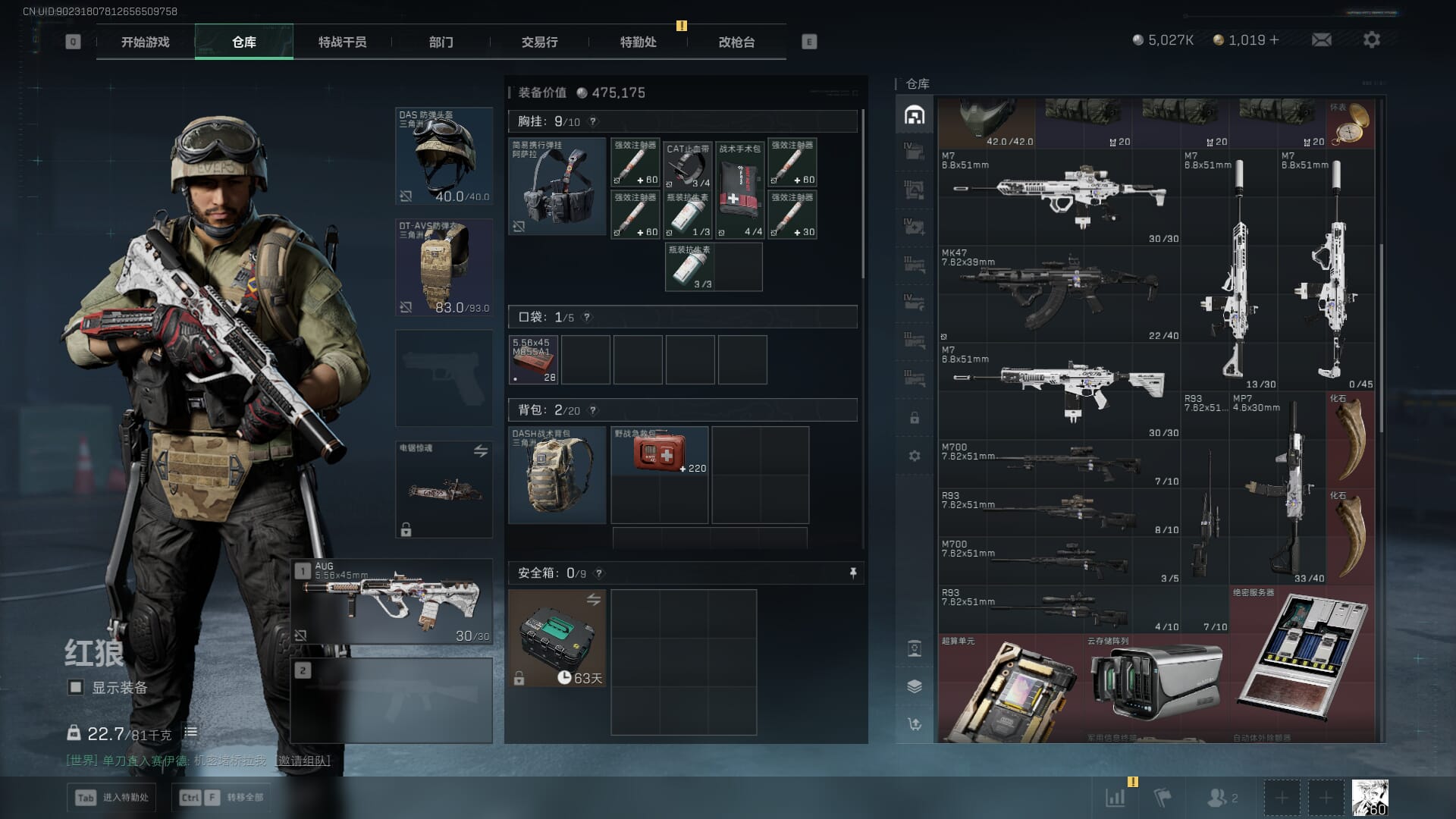Select the 特勤处 tab

point(638,42)
